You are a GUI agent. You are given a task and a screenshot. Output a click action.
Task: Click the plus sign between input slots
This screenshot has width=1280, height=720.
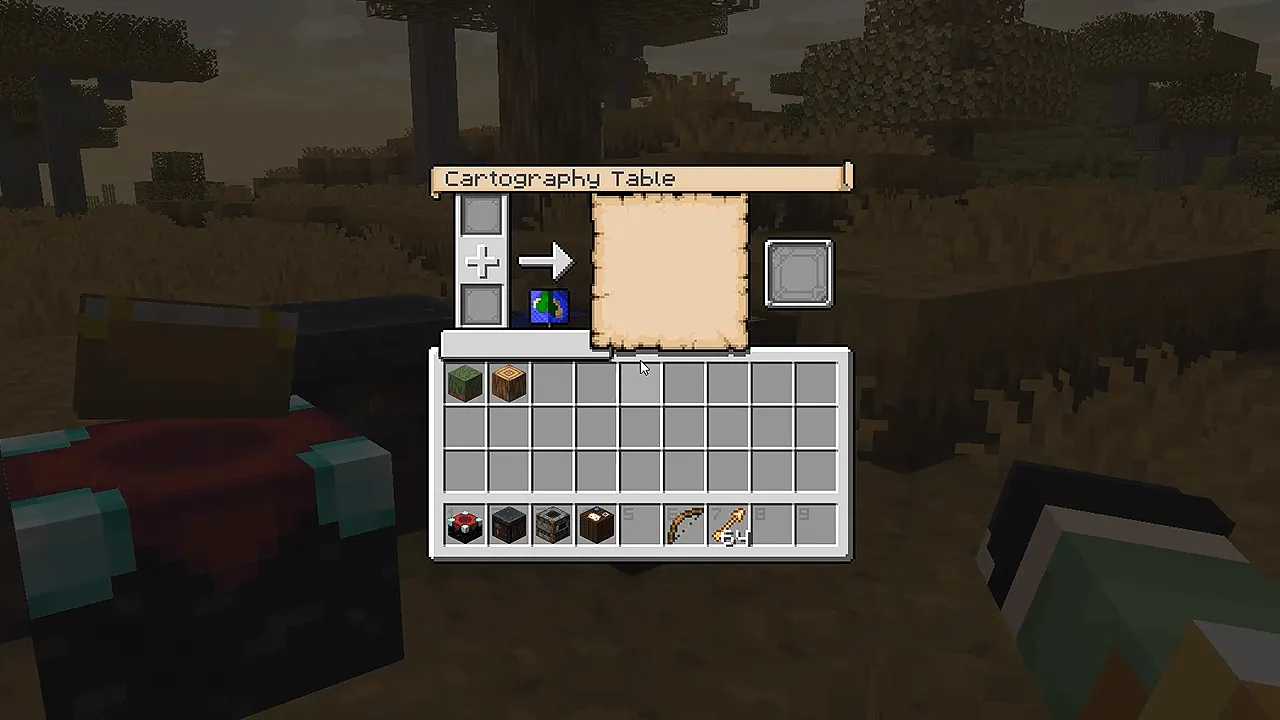(x=481, y=262)
